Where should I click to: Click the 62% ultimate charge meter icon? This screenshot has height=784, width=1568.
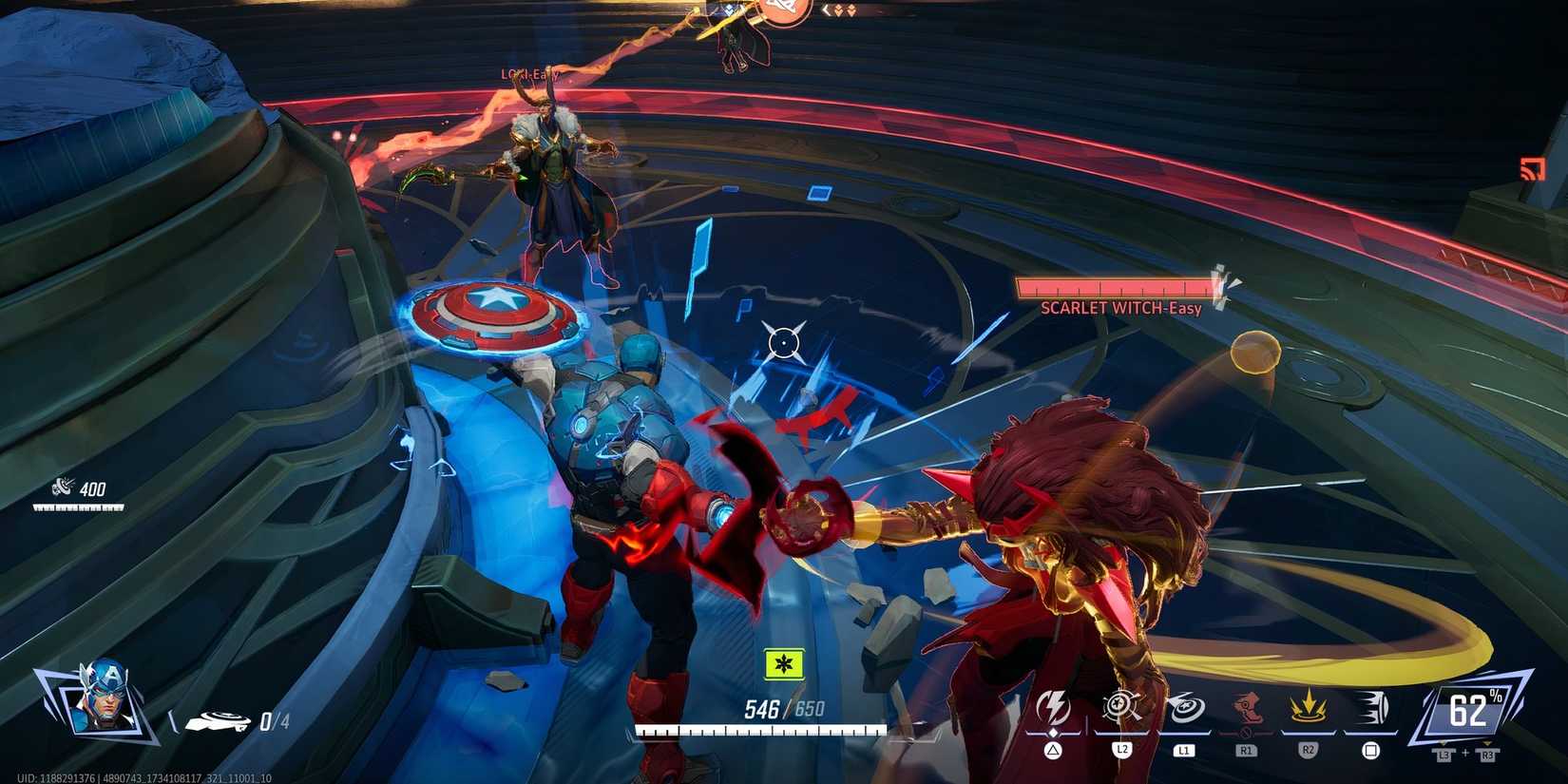click(1471, 709)
